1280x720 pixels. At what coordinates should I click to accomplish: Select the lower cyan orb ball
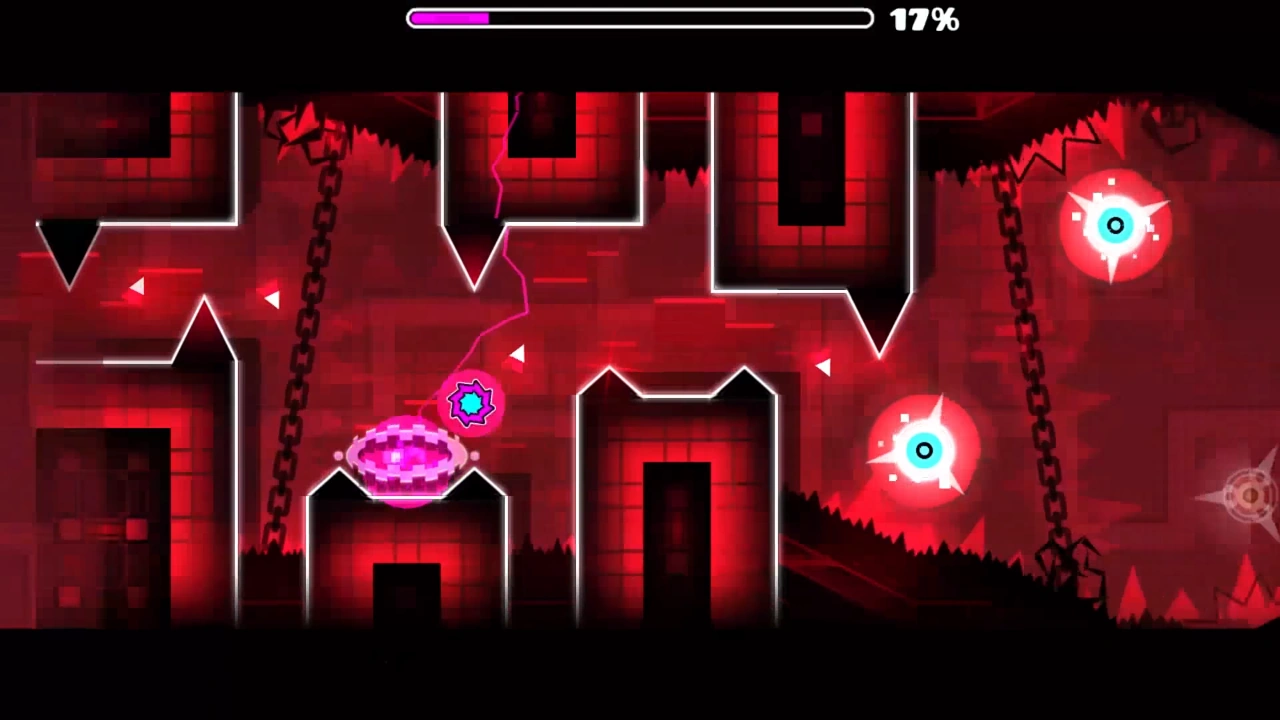[923, 451]
